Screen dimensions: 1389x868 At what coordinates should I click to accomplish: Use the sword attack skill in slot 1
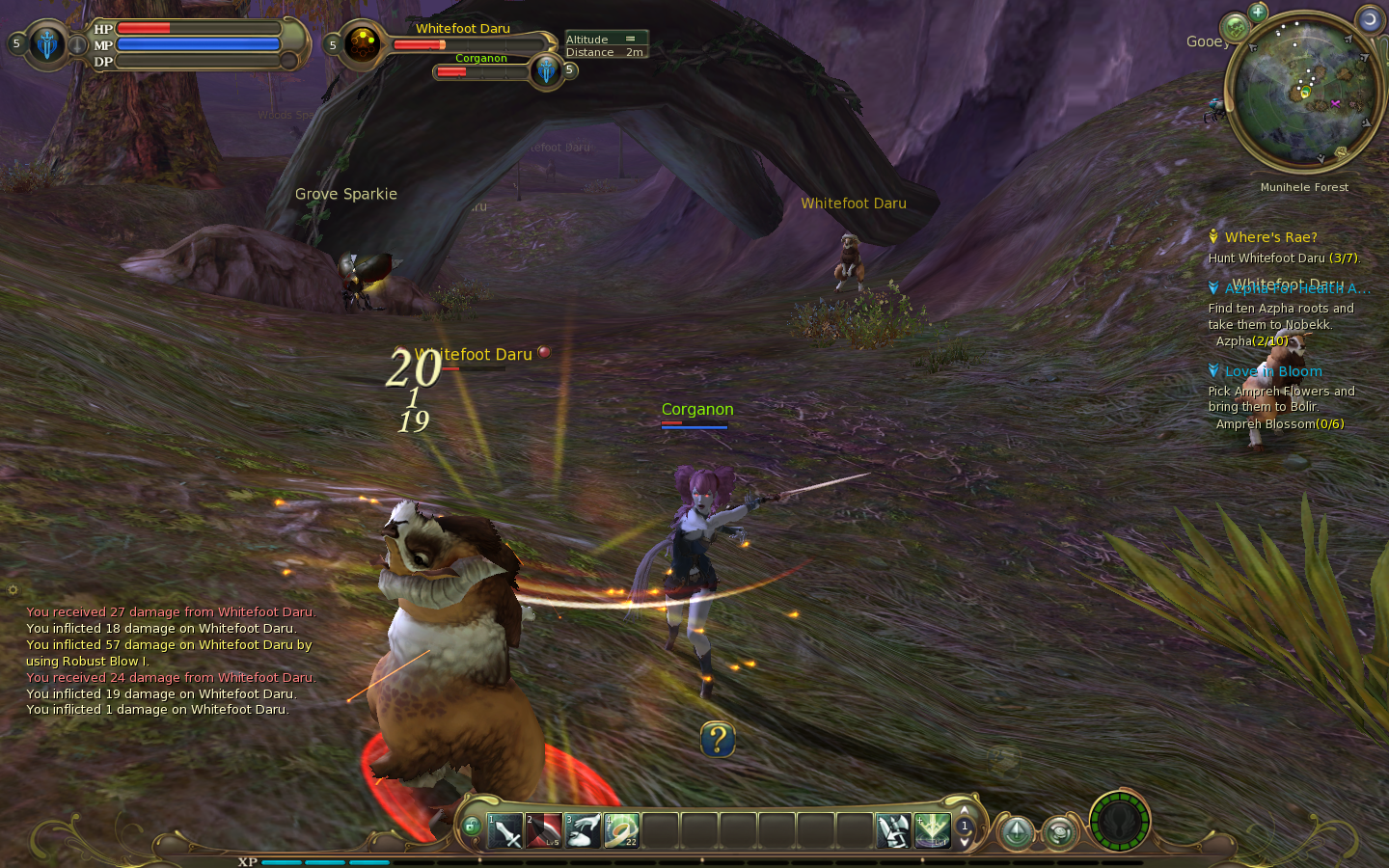pos(505,830)
